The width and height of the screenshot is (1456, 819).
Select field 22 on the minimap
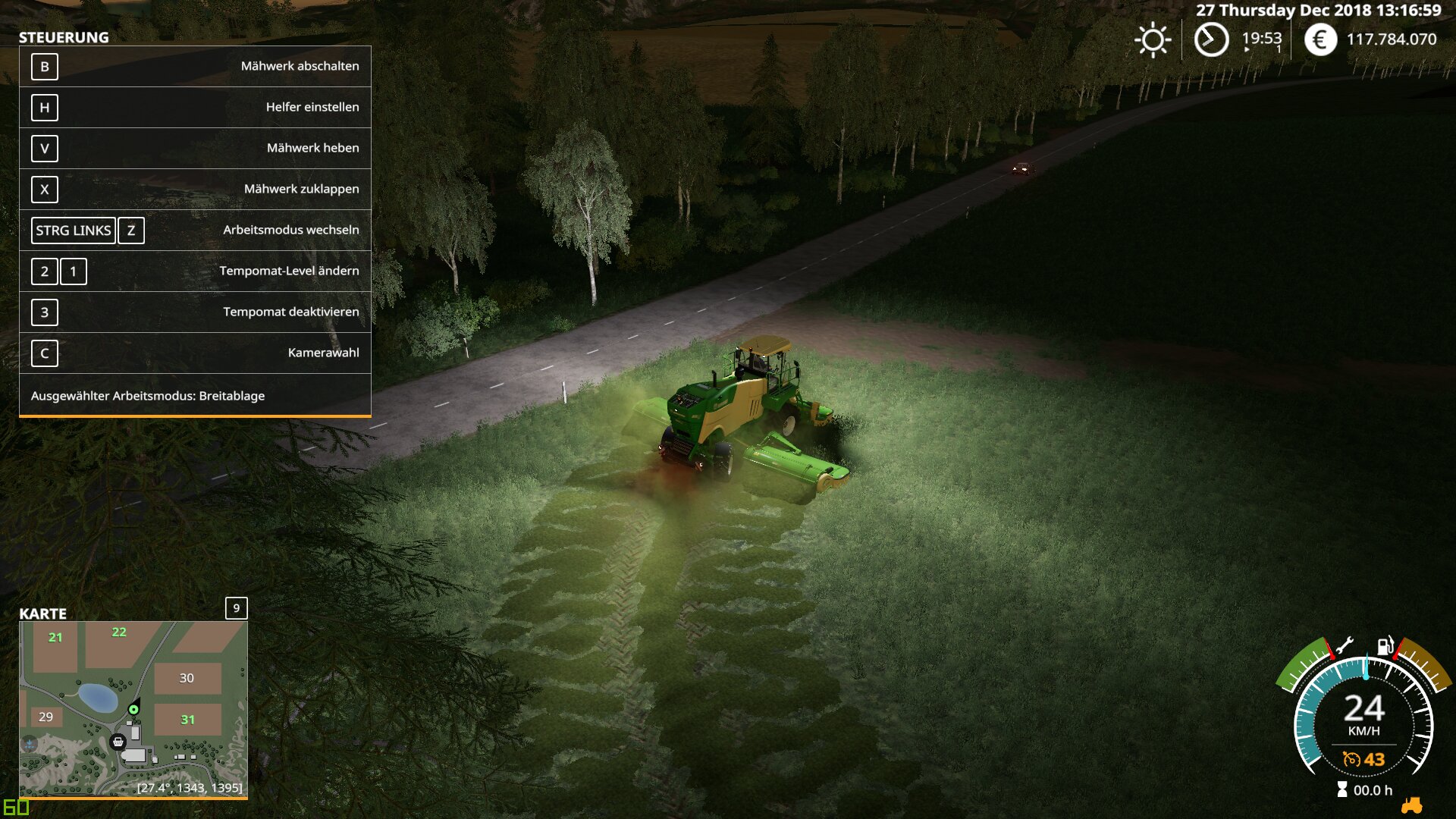click(119, 632)
